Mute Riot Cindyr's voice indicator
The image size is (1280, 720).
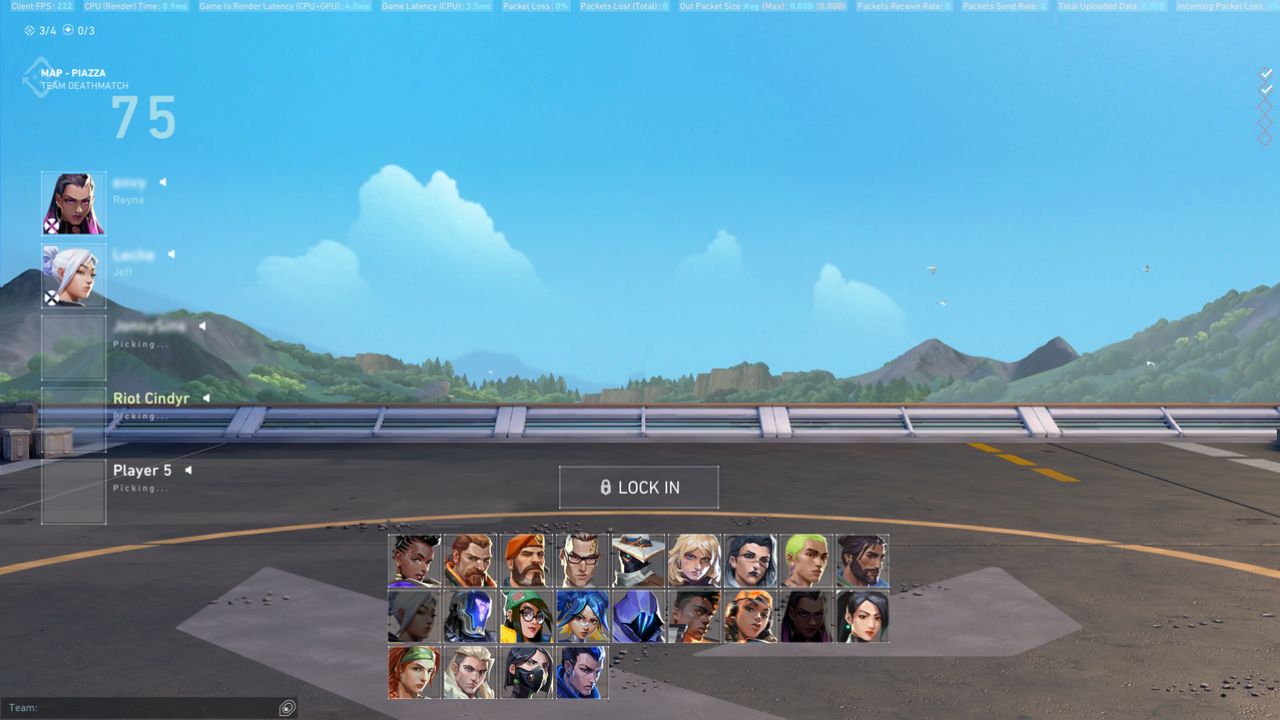click(206, 398)
